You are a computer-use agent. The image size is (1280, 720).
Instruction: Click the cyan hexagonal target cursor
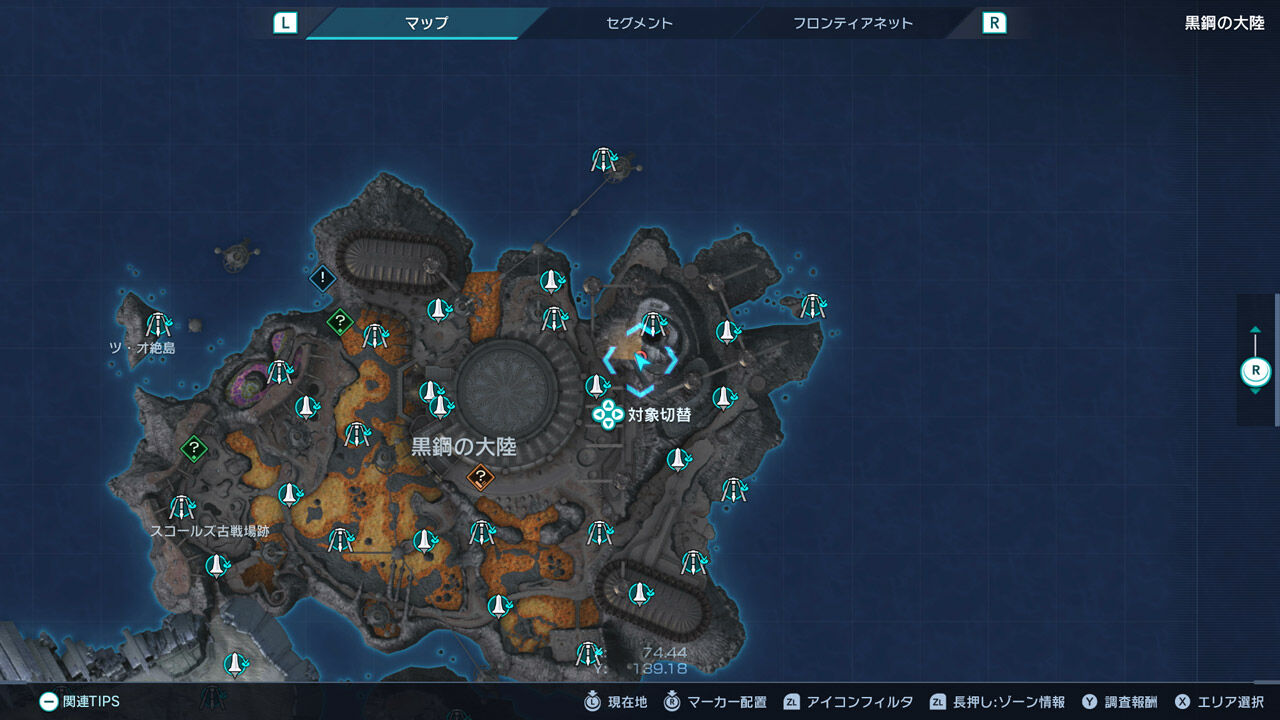click(641, 358)
